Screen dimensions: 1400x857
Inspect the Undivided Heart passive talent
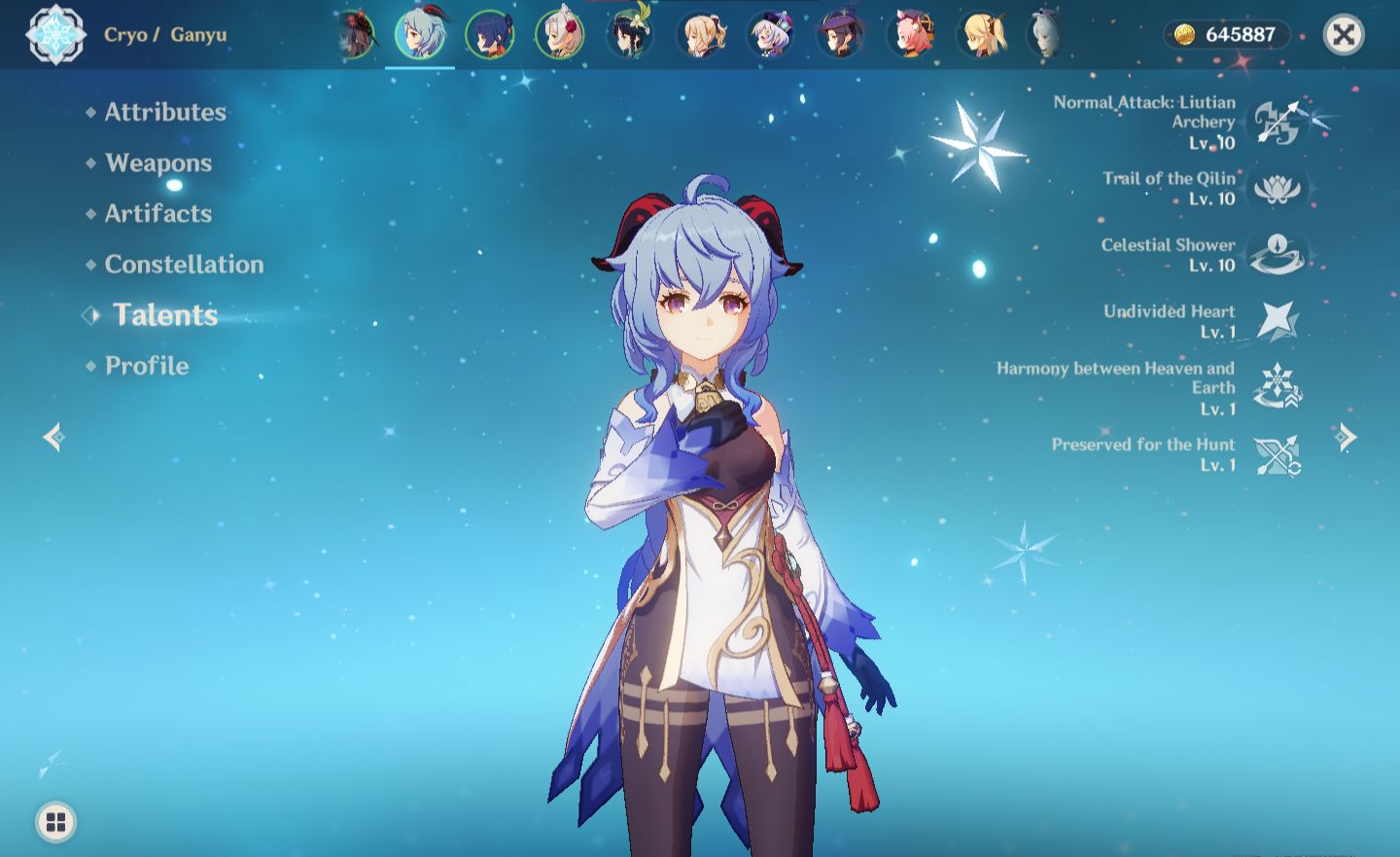click(x=1277, y=321)
